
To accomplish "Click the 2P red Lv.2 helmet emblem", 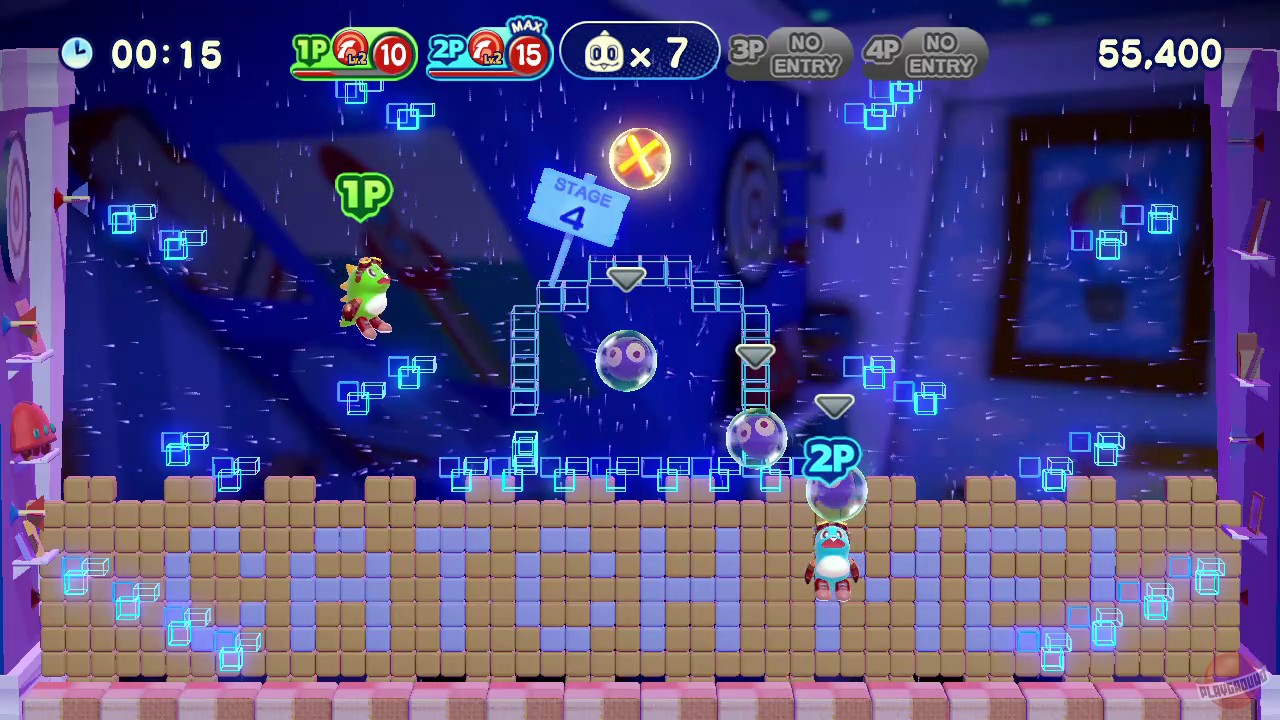I will 487,47.
